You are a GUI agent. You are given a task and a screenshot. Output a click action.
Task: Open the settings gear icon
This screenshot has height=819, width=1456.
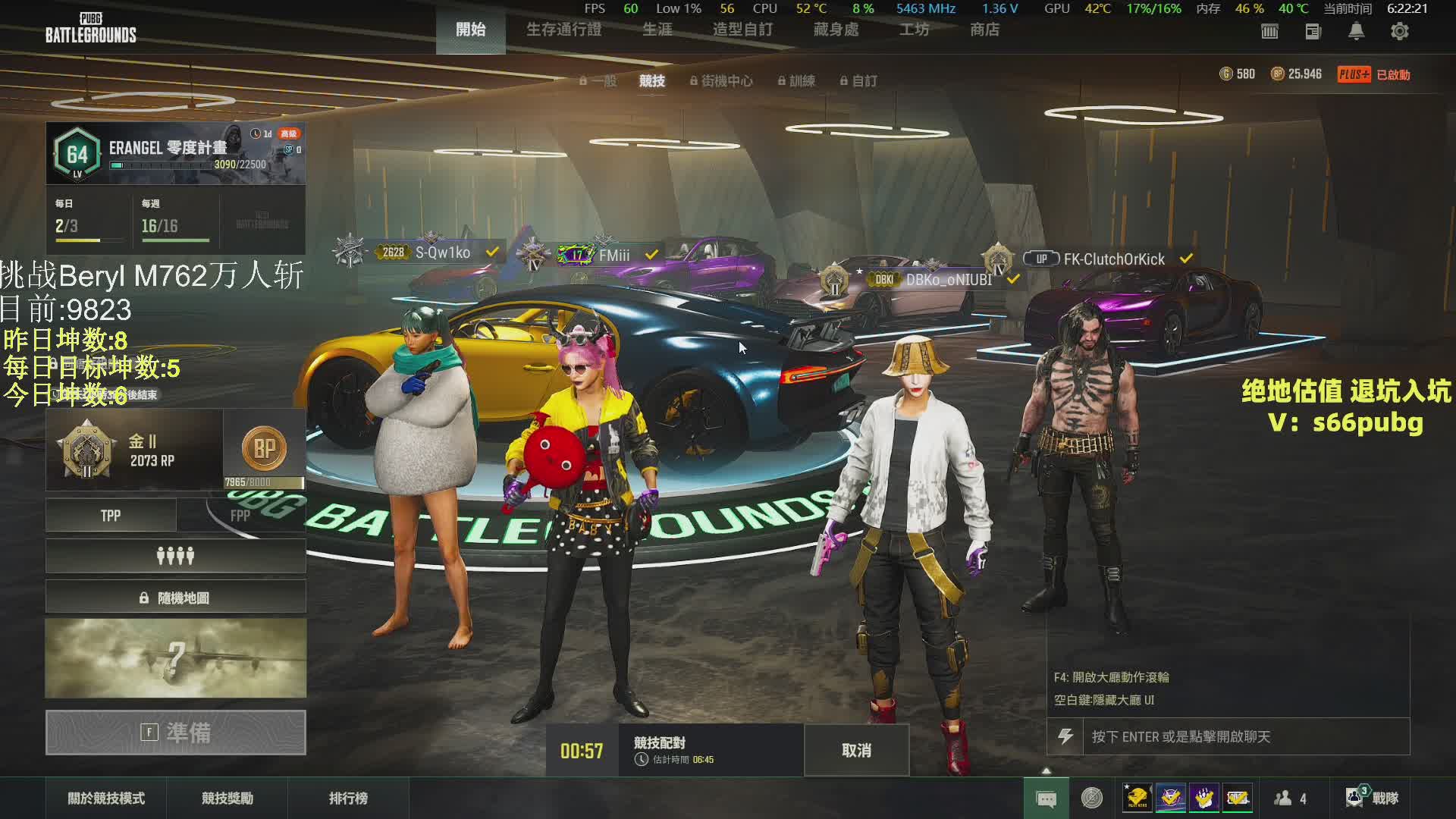(1399, 31)
